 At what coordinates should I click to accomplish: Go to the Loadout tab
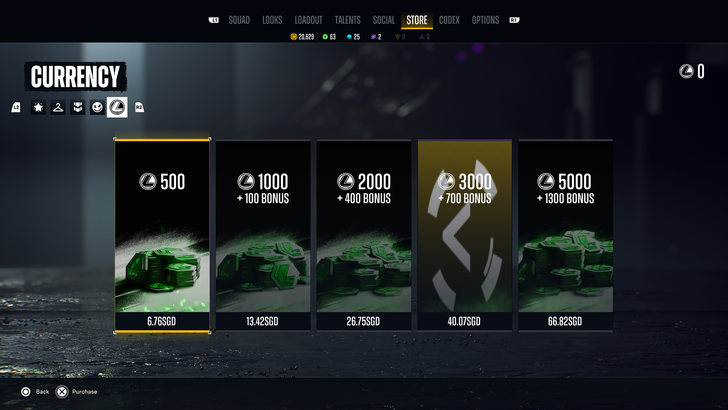[x=309, y=20]
